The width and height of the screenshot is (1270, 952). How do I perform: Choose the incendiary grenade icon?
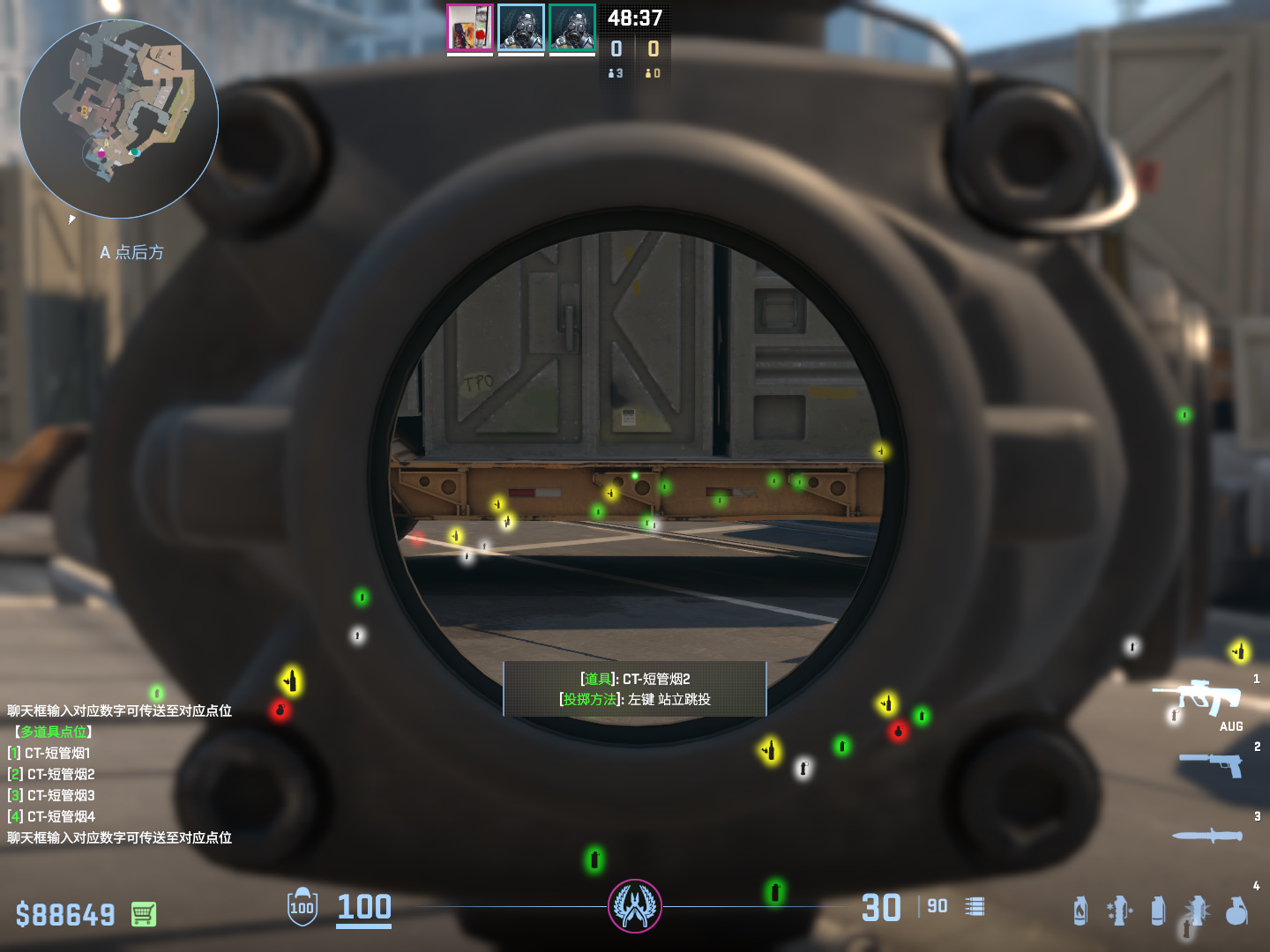tap(1080, 911)
